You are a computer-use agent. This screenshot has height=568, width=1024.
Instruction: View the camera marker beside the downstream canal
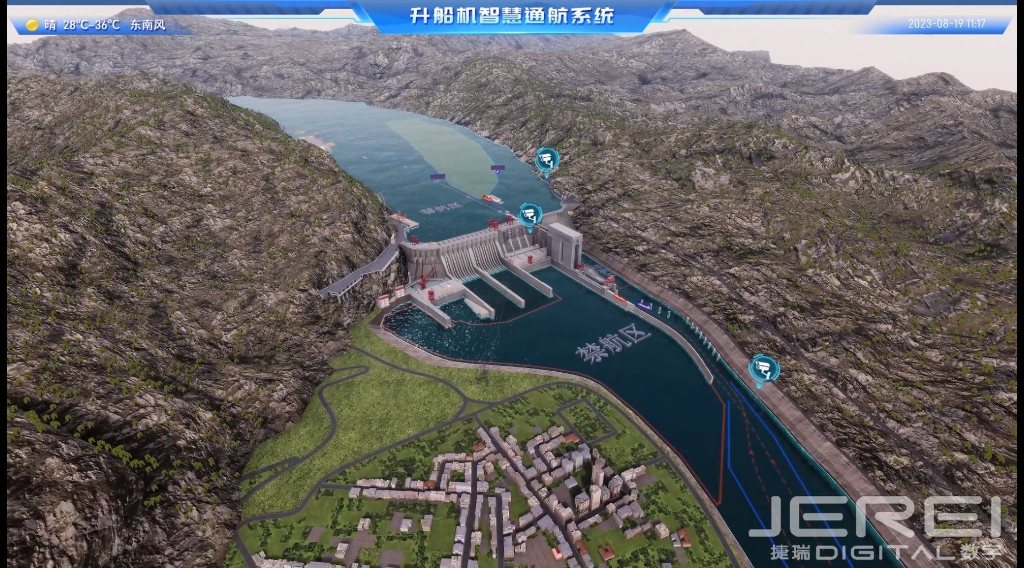point(764,368)
